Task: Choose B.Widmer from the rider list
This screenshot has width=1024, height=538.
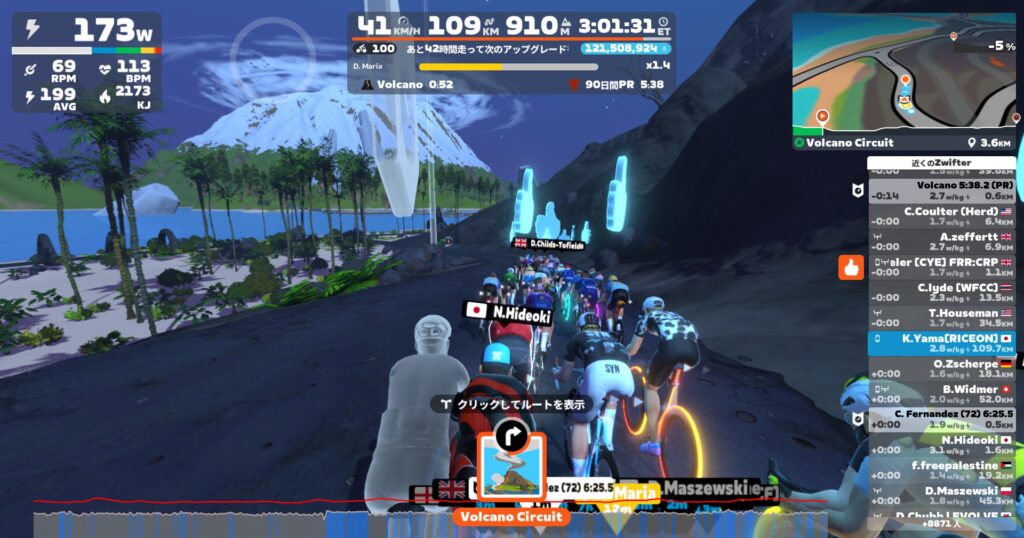Action: (x=940, y=394)
